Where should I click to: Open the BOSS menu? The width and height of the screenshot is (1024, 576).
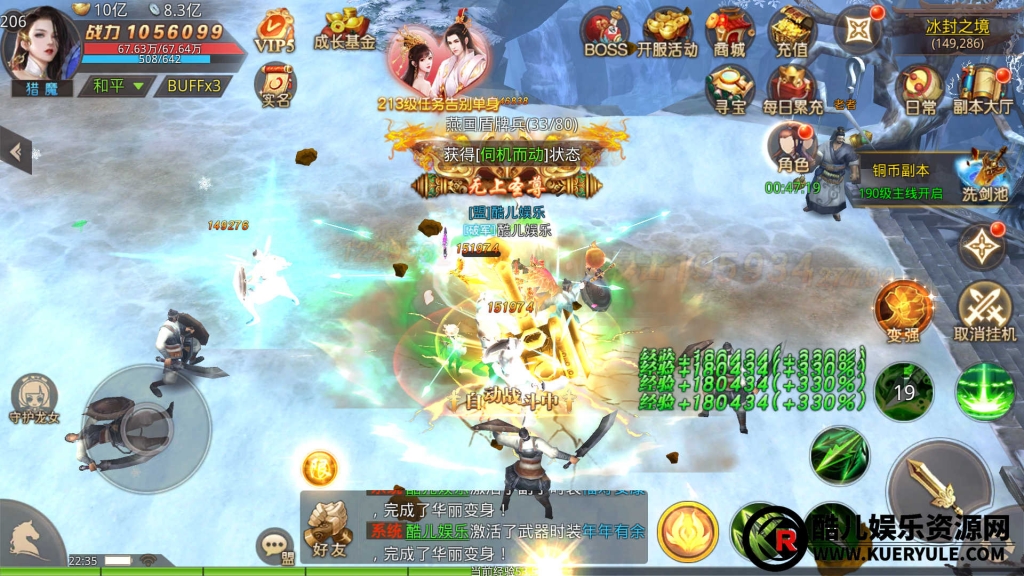[x=605, y=32]
